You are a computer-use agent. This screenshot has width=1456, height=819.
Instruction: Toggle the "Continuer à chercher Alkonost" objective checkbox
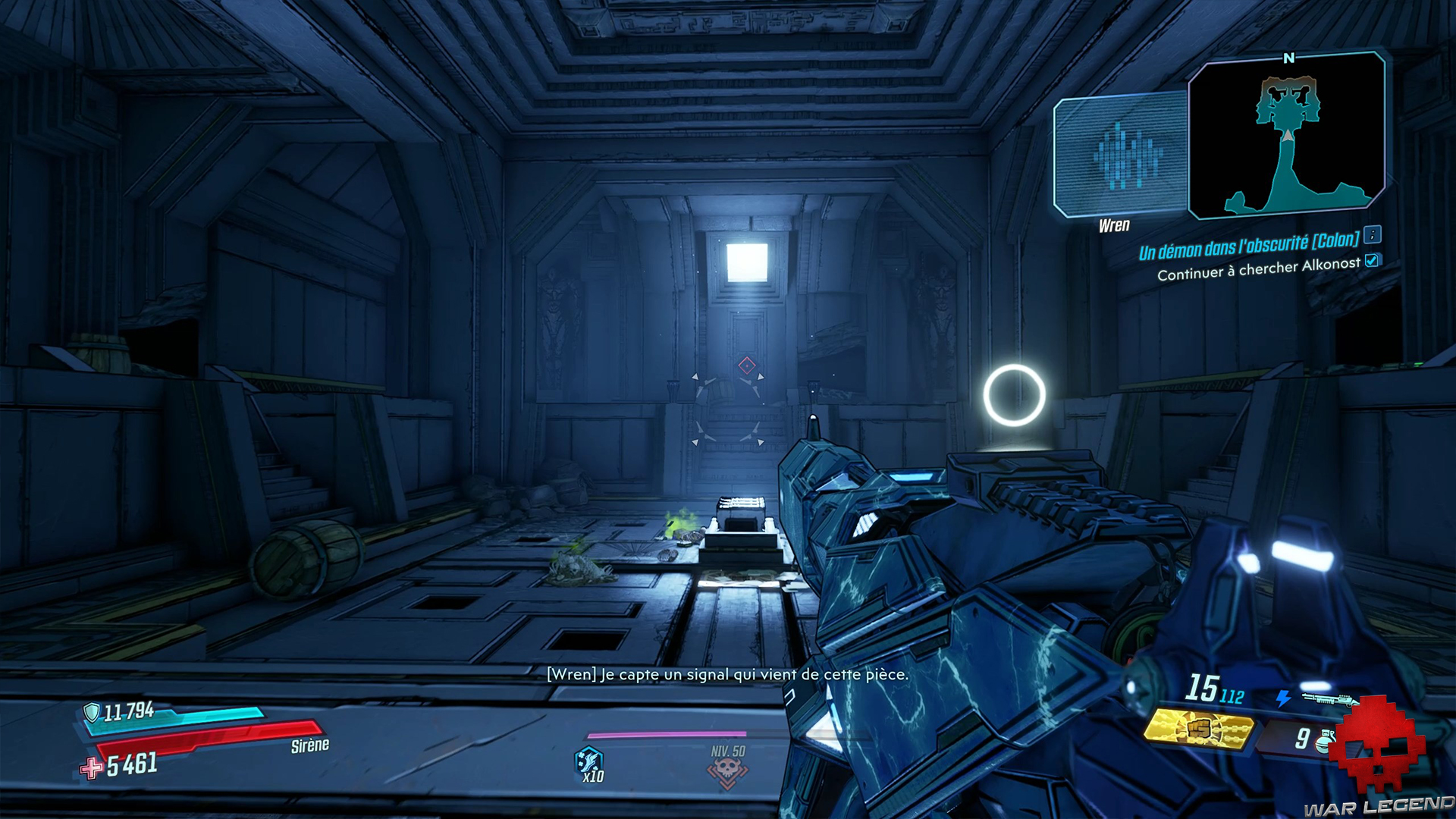(1372, 261)
